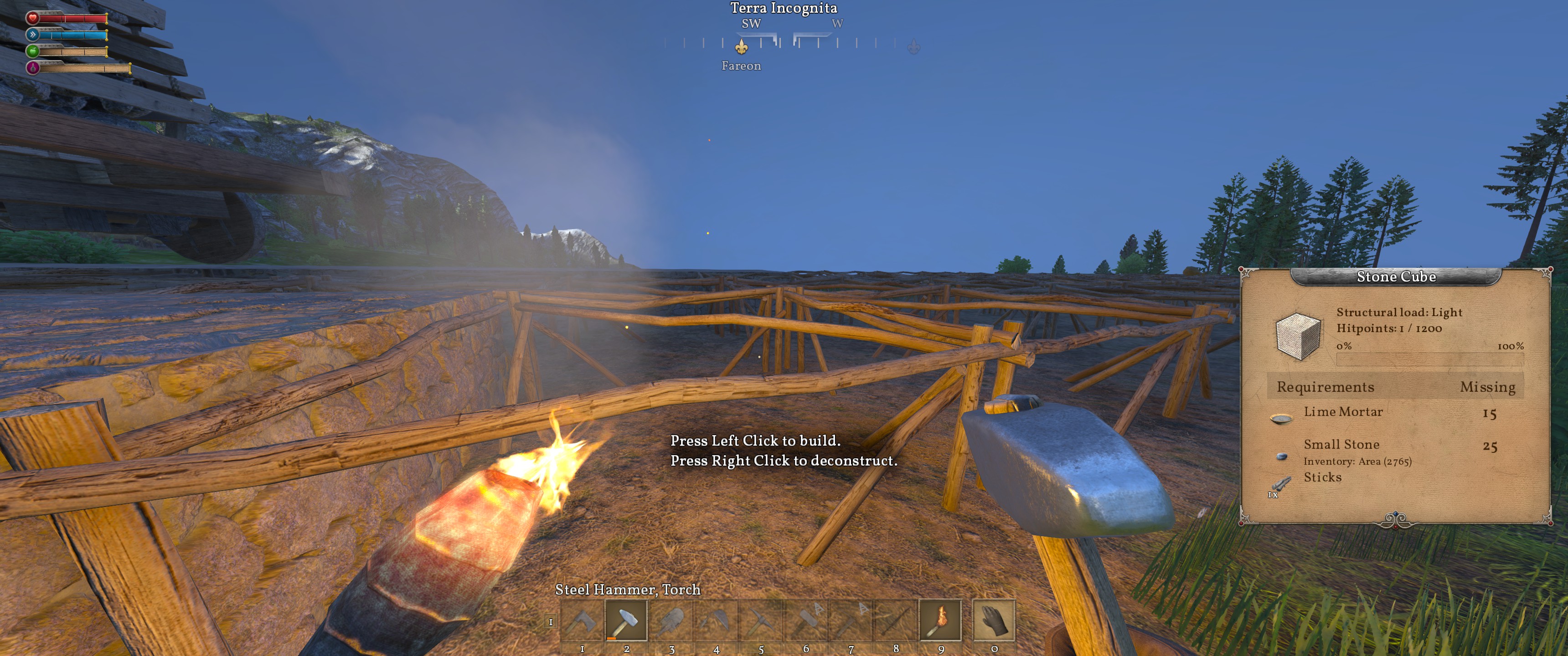Select the sledgehammer in hotbar slot 6
The width and height of the screenshot is (1568, 656).
click(x=806, y=620)
